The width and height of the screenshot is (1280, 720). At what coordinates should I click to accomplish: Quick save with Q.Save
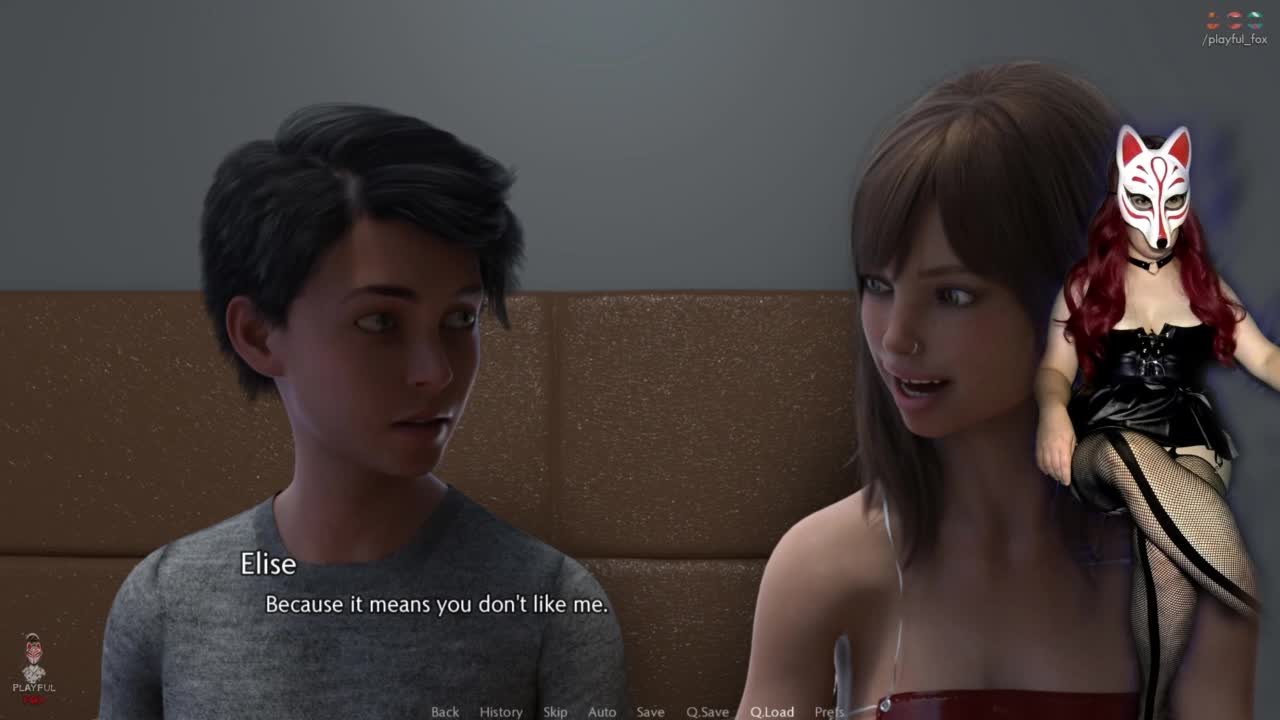tap(707, 712)
